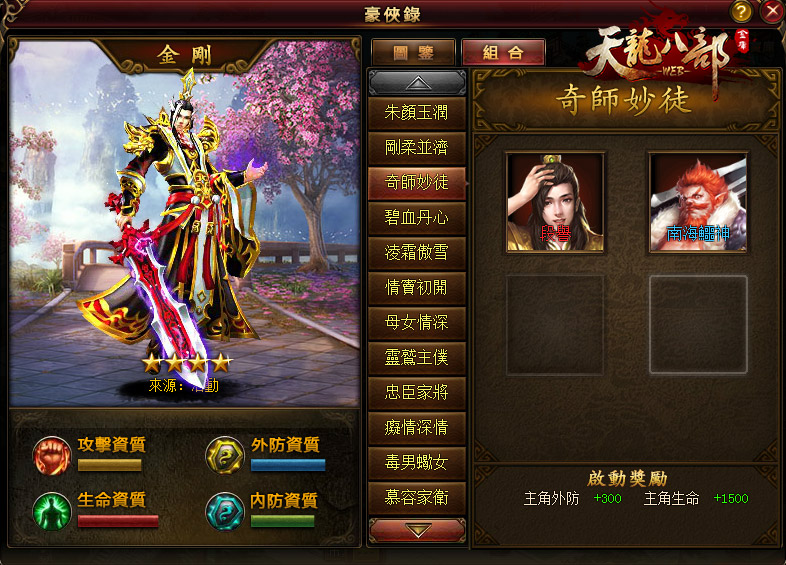
Task: Click the up arrow above the combo list
Action: (417, 83)
